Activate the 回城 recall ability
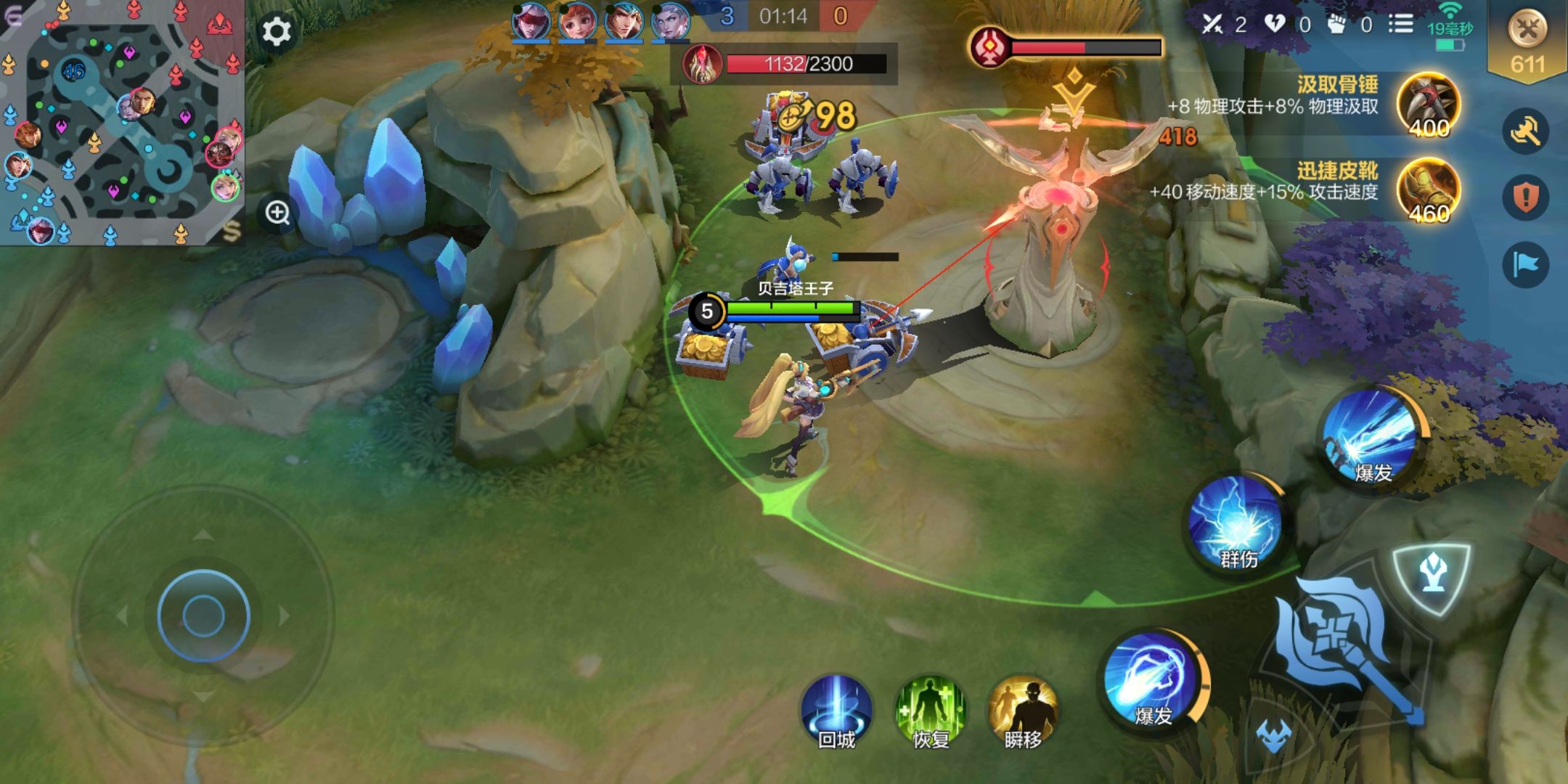 pyautogui.click(x=836, y=712)
